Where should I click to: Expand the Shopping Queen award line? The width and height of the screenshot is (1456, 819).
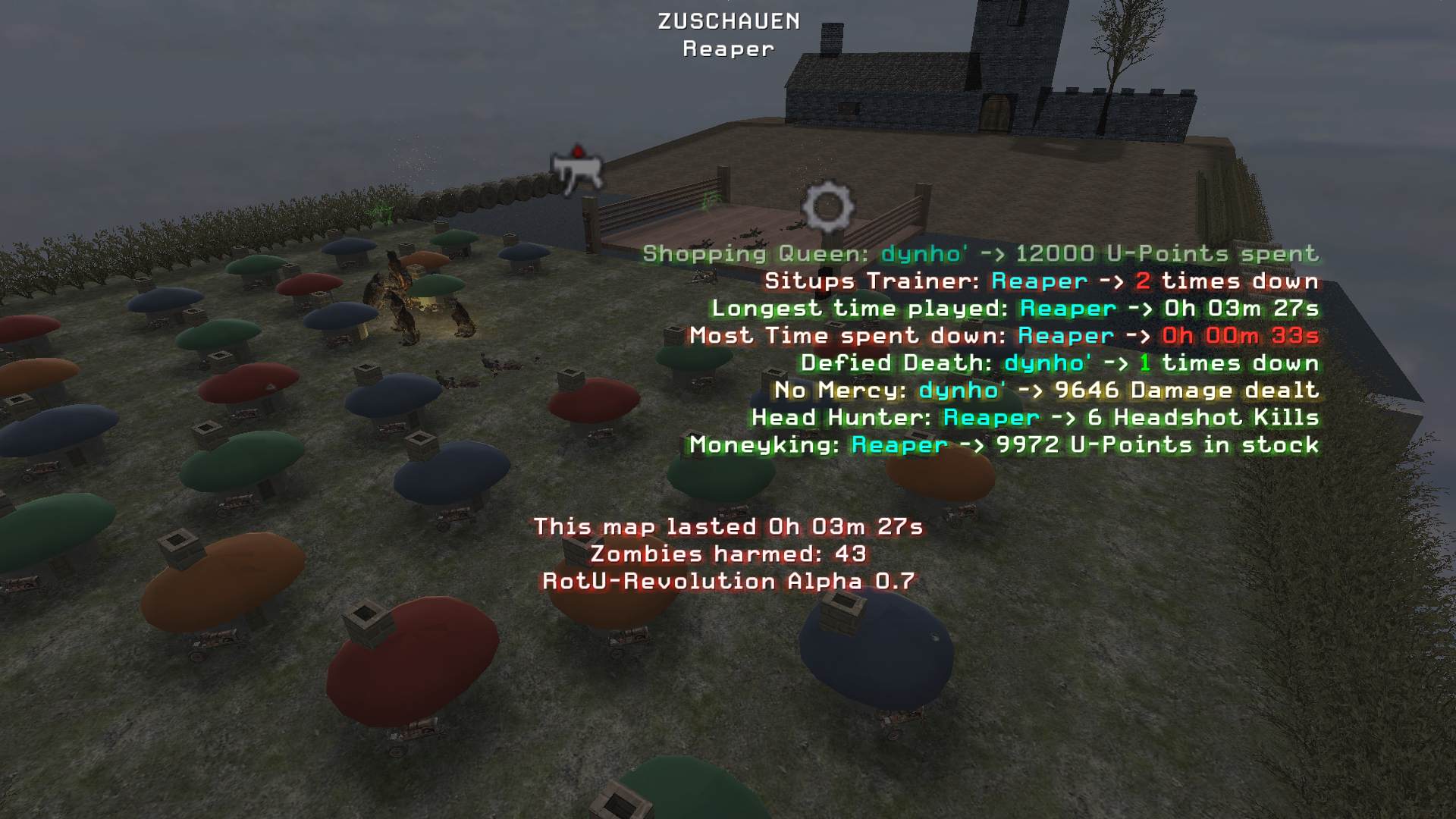(978, 254)
